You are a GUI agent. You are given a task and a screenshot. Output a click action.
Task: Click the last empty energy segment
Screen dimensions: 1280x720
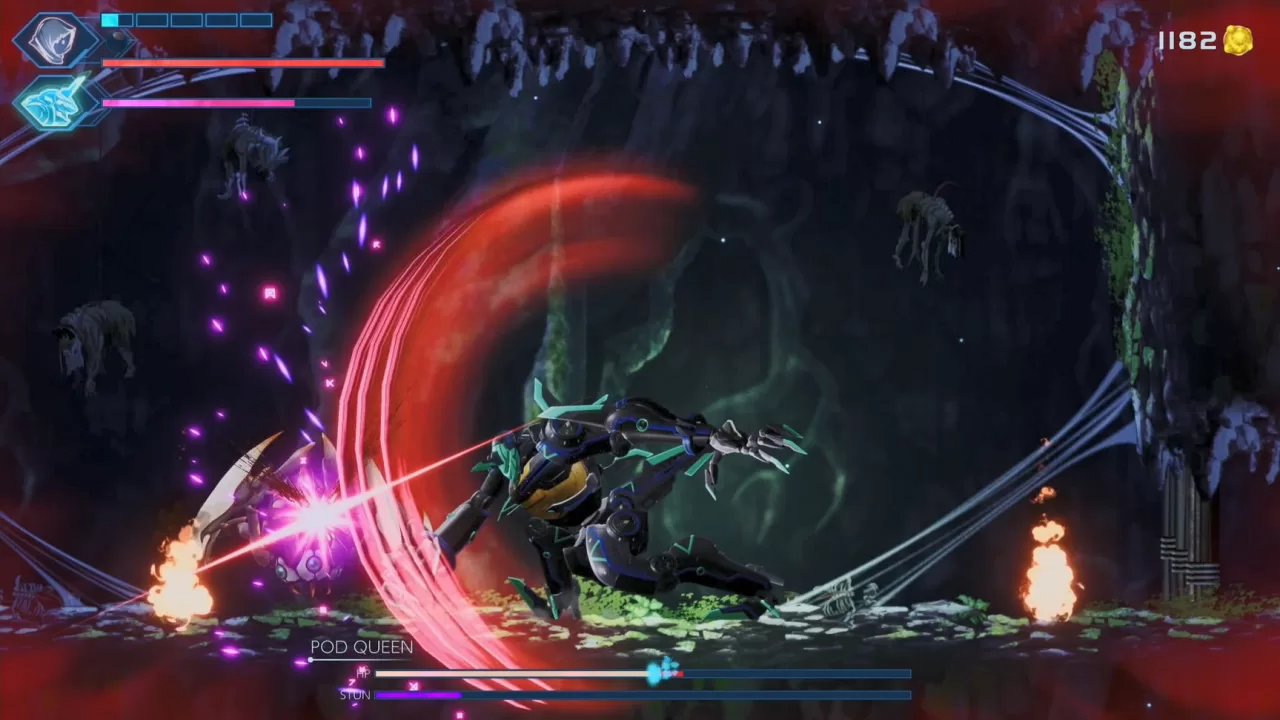tap(256, 19)
